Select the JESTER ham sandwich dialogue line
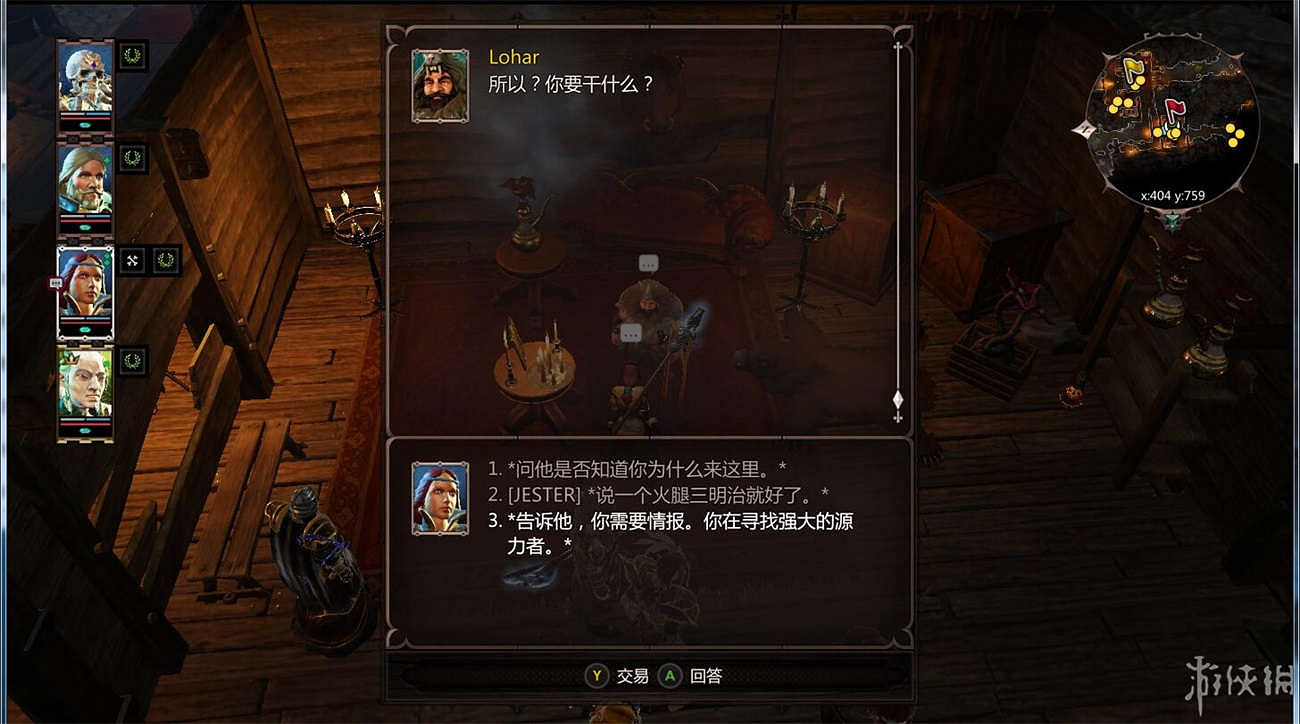The width and height of the screenshot is (1300, 724). (660, 493)
